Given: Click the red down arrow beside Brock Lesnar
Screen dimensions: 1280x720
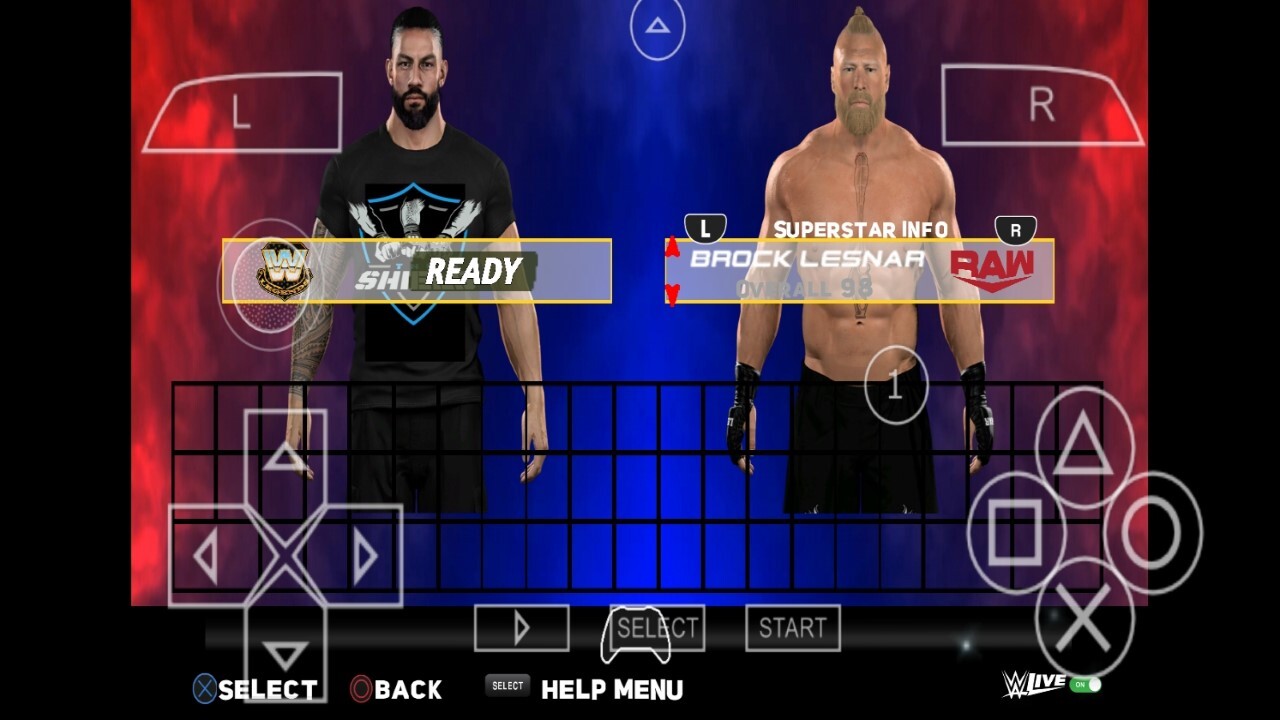Looking at the screenshot, I should tap(673, 294).
